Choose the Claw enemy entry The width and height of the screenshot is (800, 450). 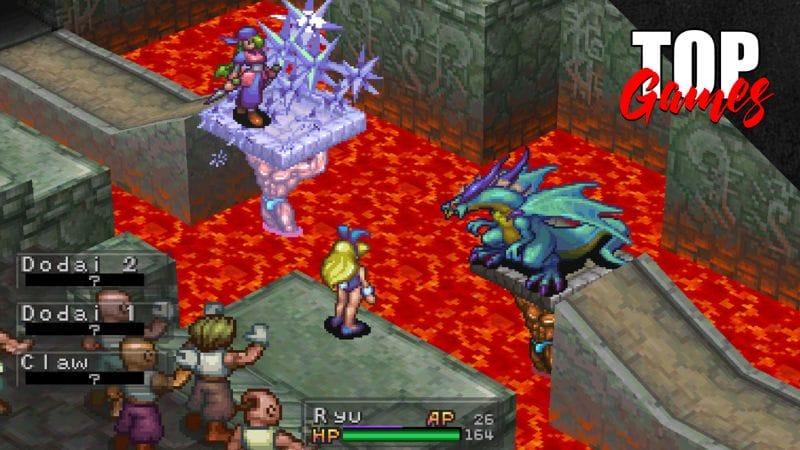[x=82, y=369]
